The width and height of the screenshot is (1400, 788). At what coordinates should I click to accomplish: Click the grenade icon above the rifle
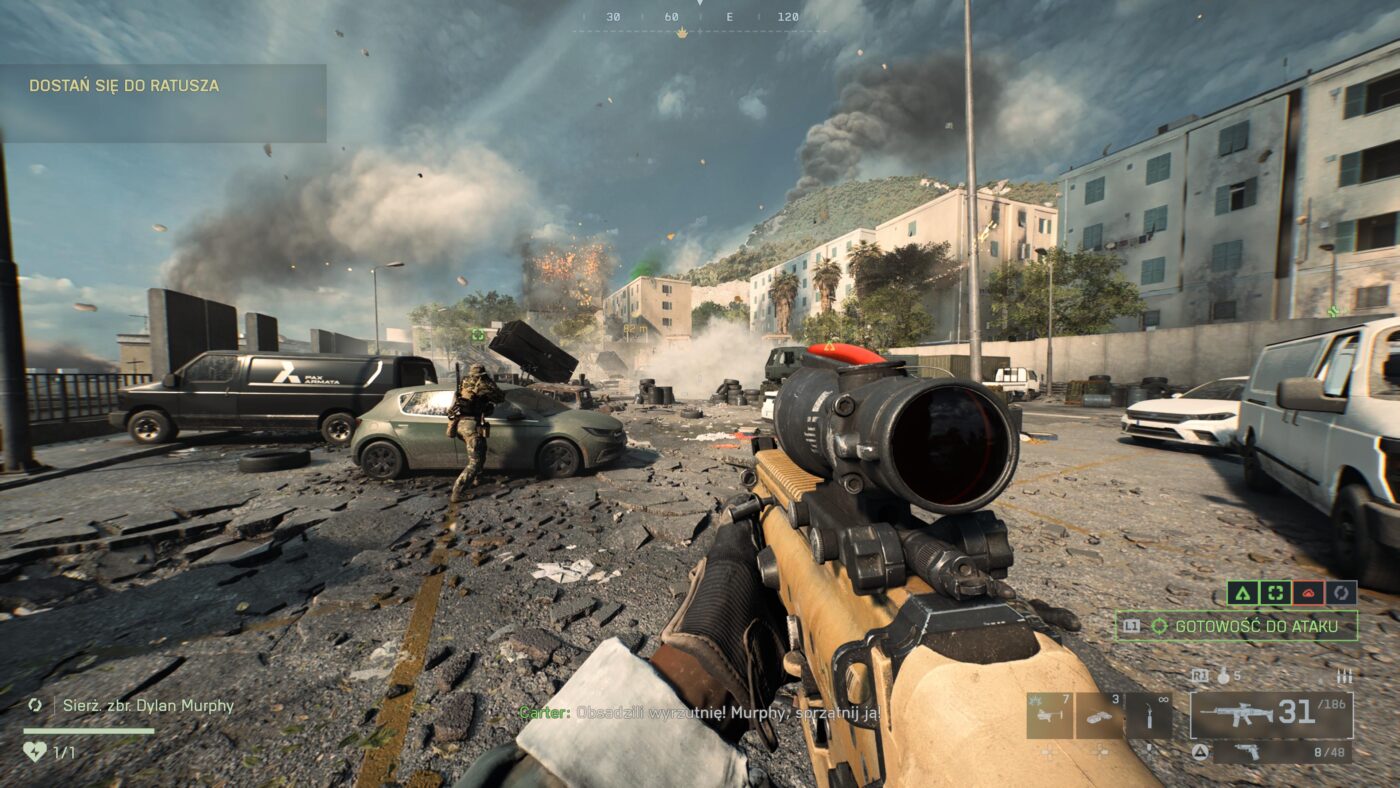[x=1224, y=676]
